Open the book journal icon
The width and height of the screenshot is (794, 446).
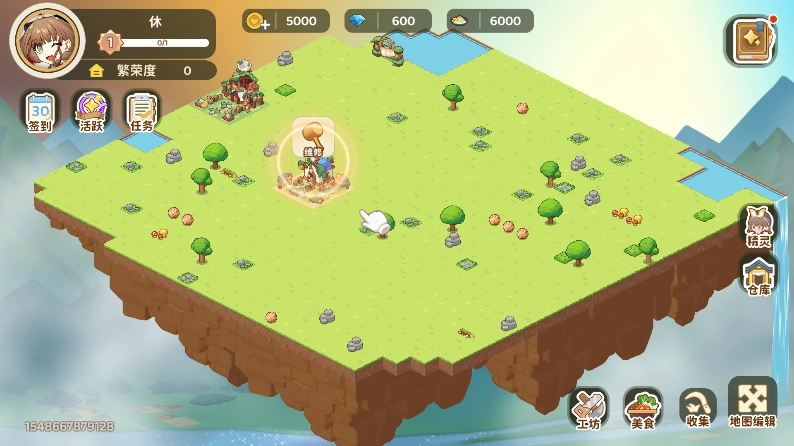(749, 42)
